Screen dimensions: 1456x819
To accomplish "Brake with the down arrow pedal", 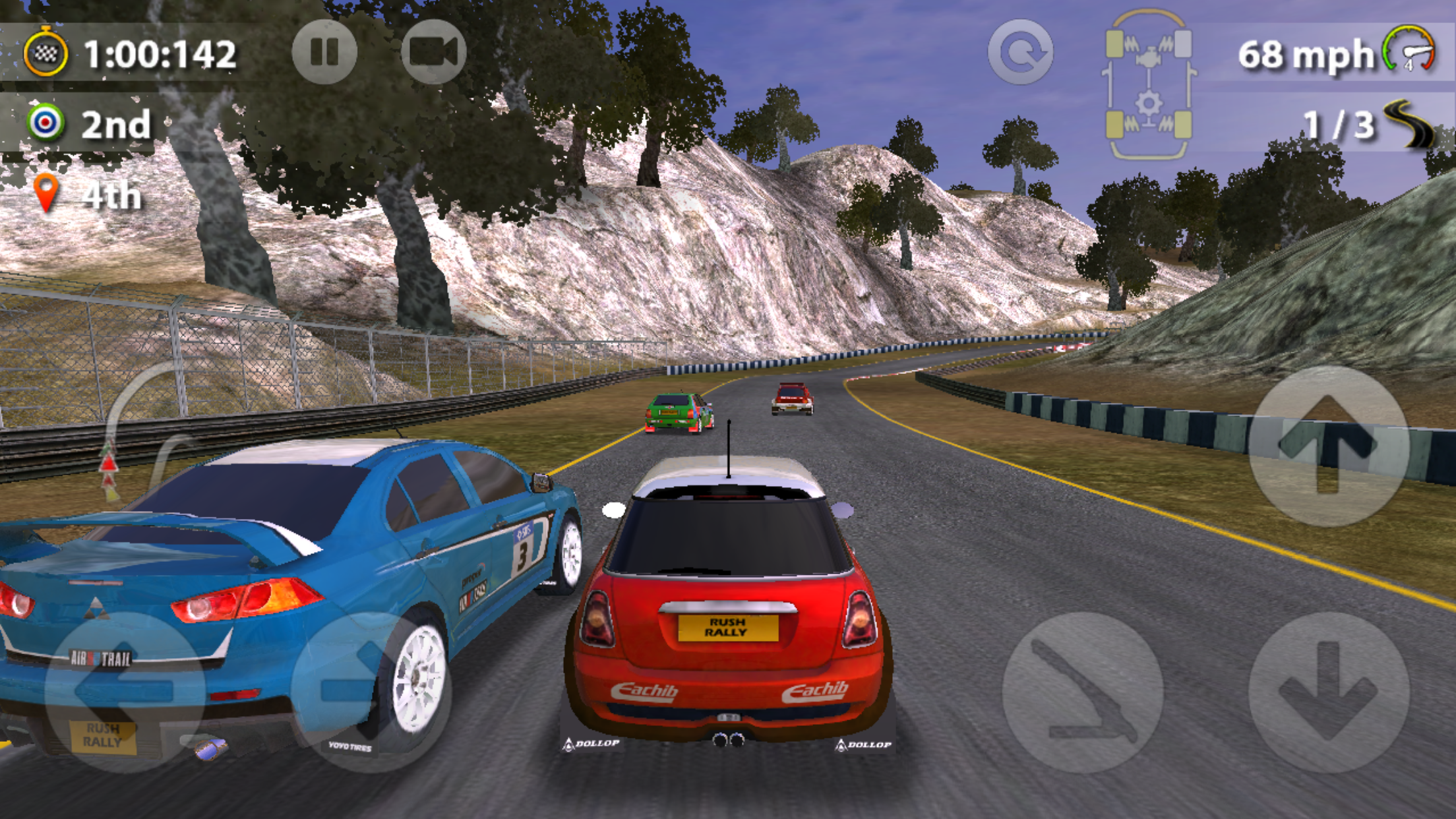I will [1328, 692].
